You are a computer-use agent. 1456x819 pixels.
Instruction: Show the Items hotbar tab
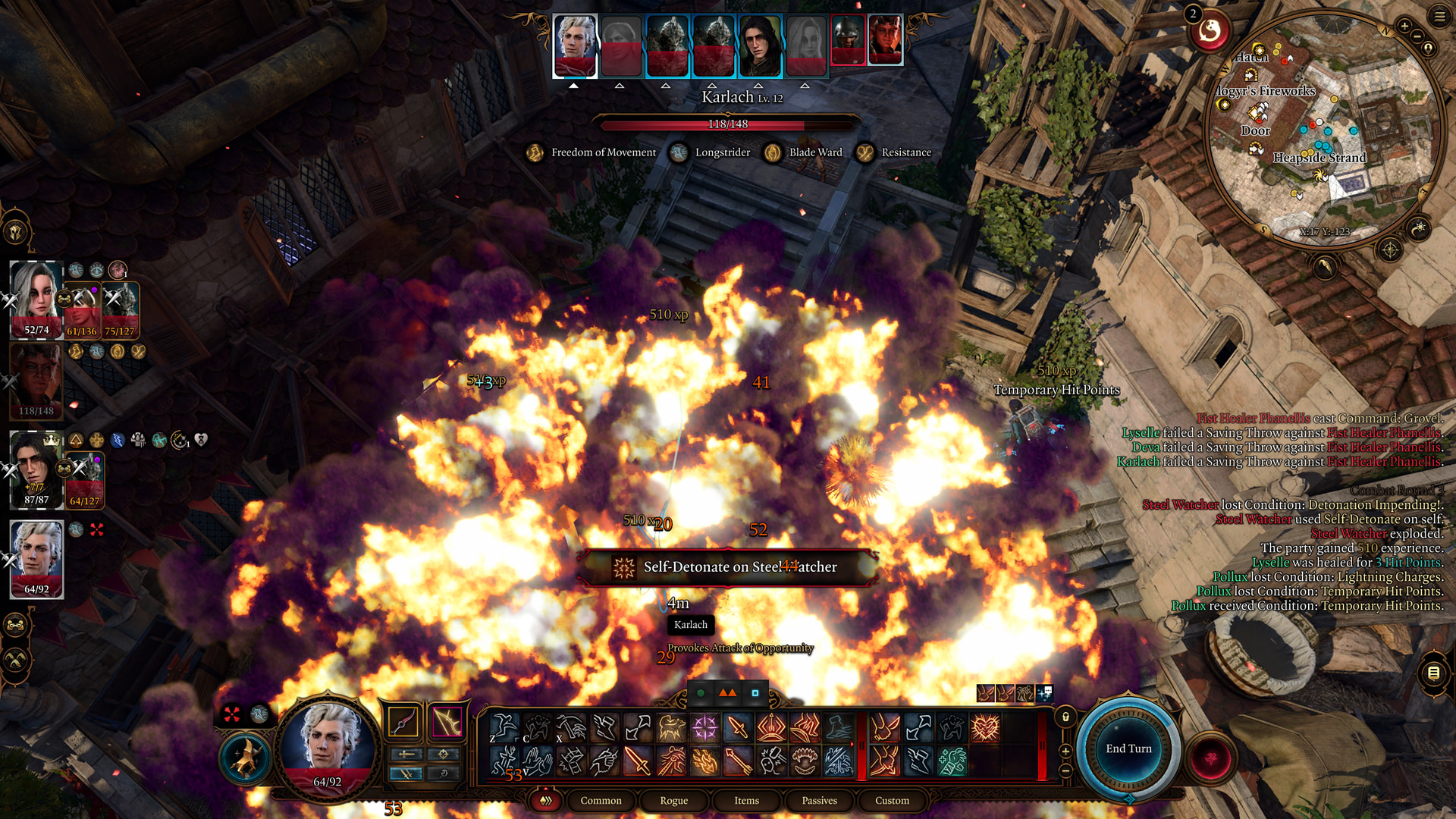coord(746,801)
